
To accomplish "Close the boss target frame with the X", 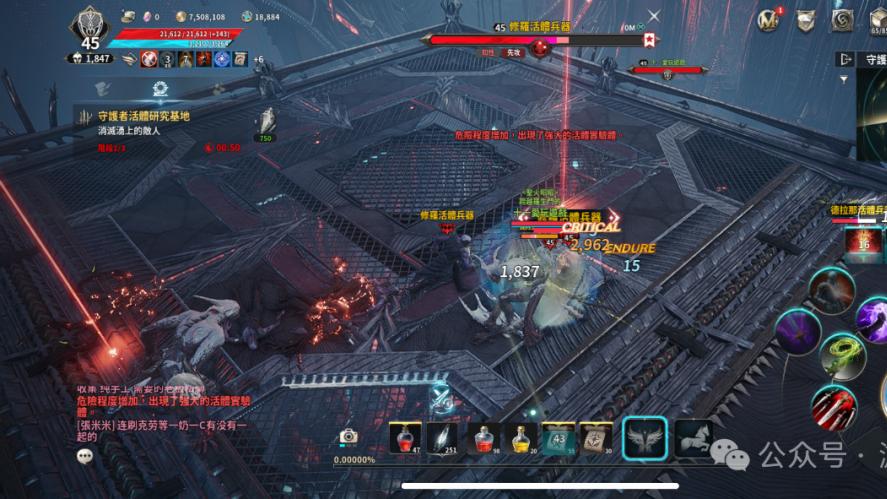I will coord(654,16).
